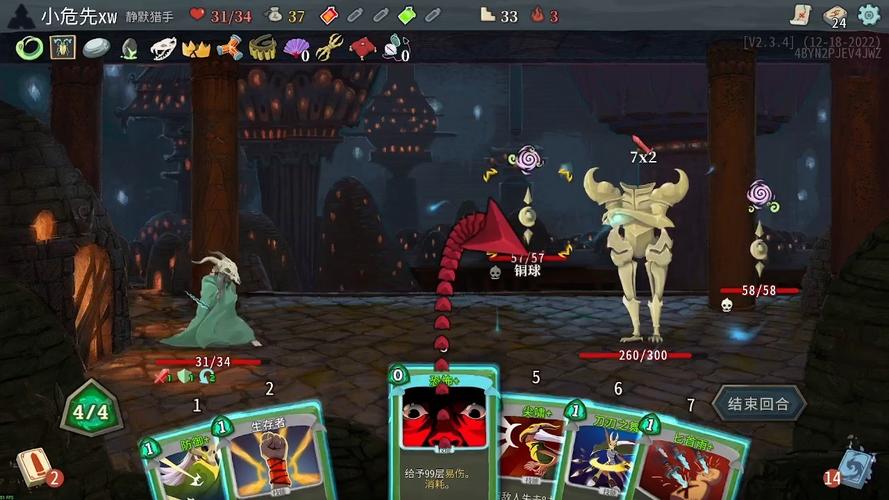Select the red-faced Terror (恐怖+) card
Image resolution: width=889 pixels, height=500 pixels.
click(442, 430)
